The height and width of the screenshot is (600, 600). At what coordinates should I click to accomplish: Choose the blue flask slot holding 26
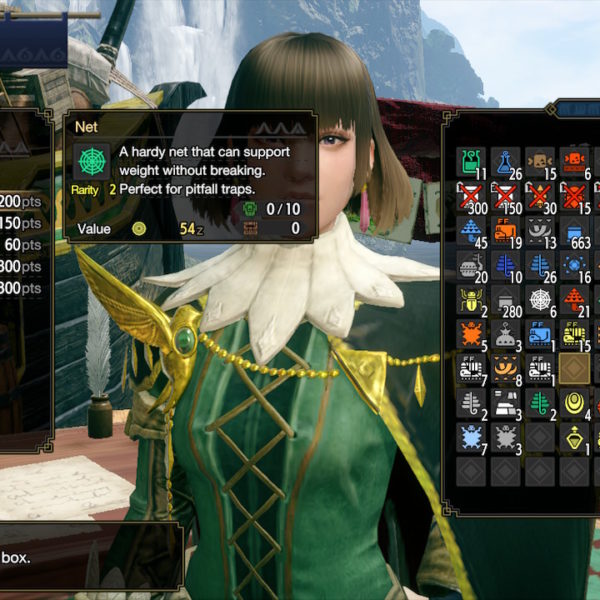click(506, 162)
